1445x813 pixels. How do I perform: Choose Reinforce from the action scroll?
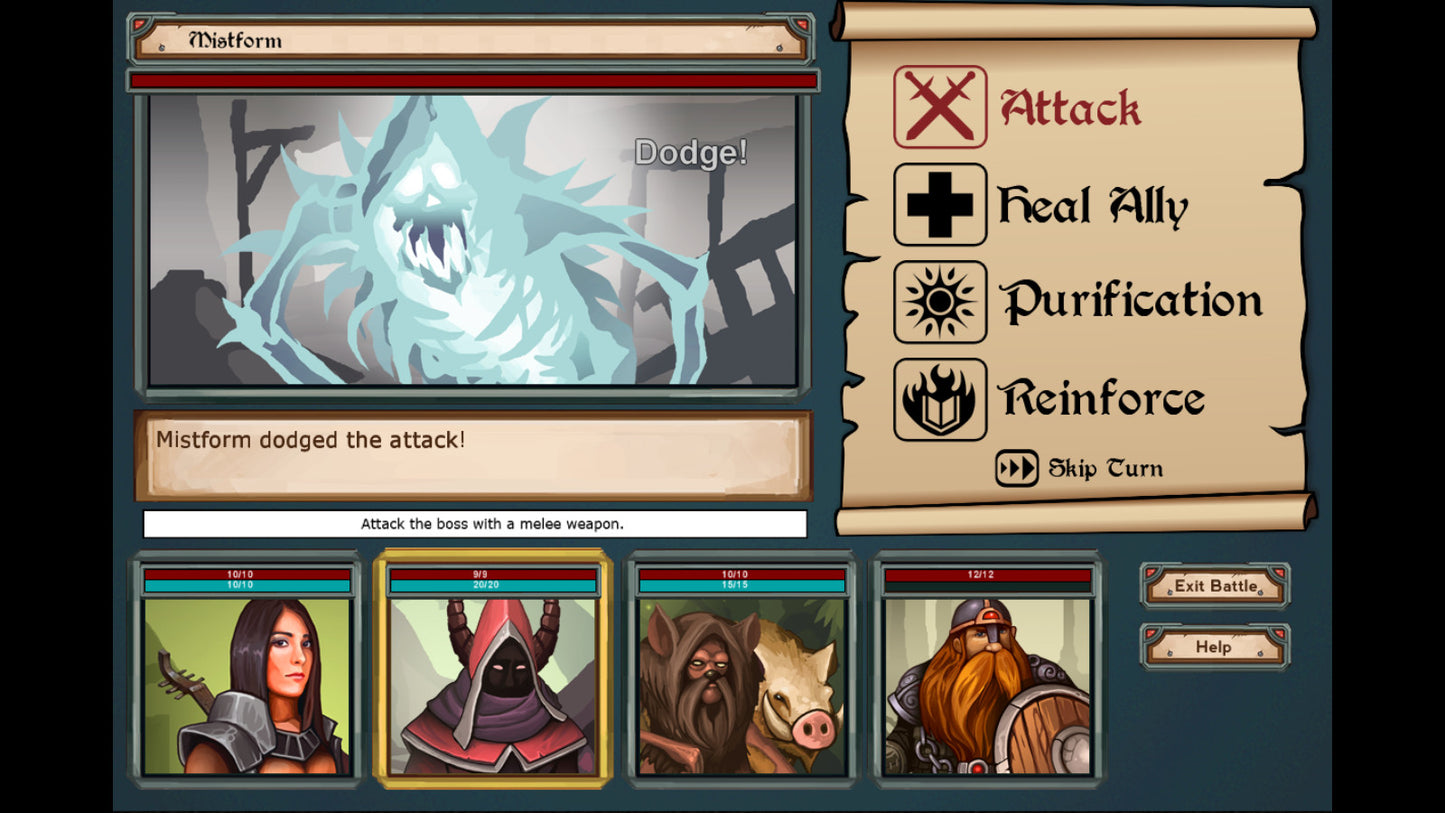tap(1103, 397)
